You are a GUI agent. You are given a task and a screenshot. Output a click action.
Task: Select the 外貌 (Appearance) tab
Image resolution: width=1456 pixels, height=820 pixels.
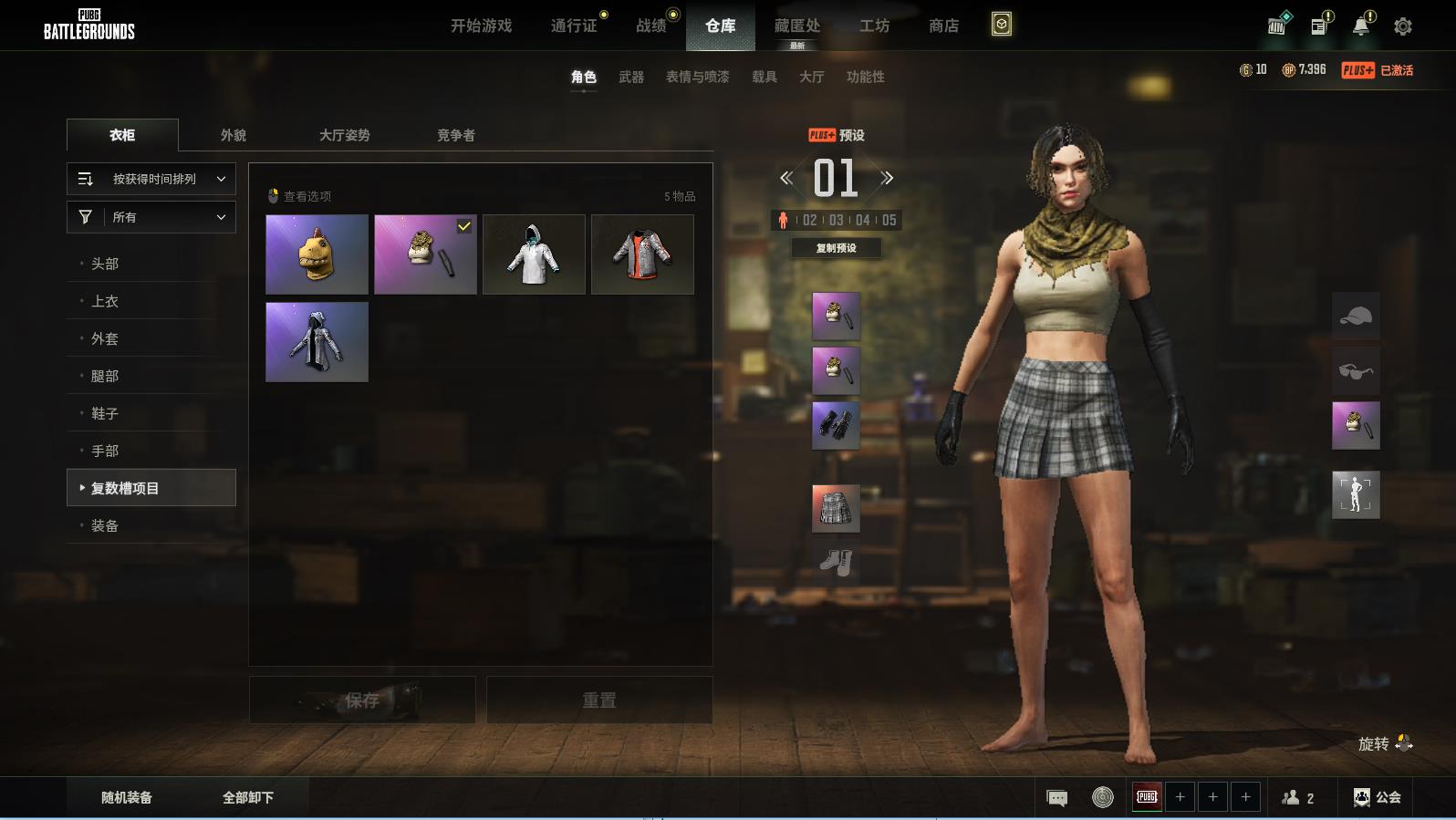[234, 135]
